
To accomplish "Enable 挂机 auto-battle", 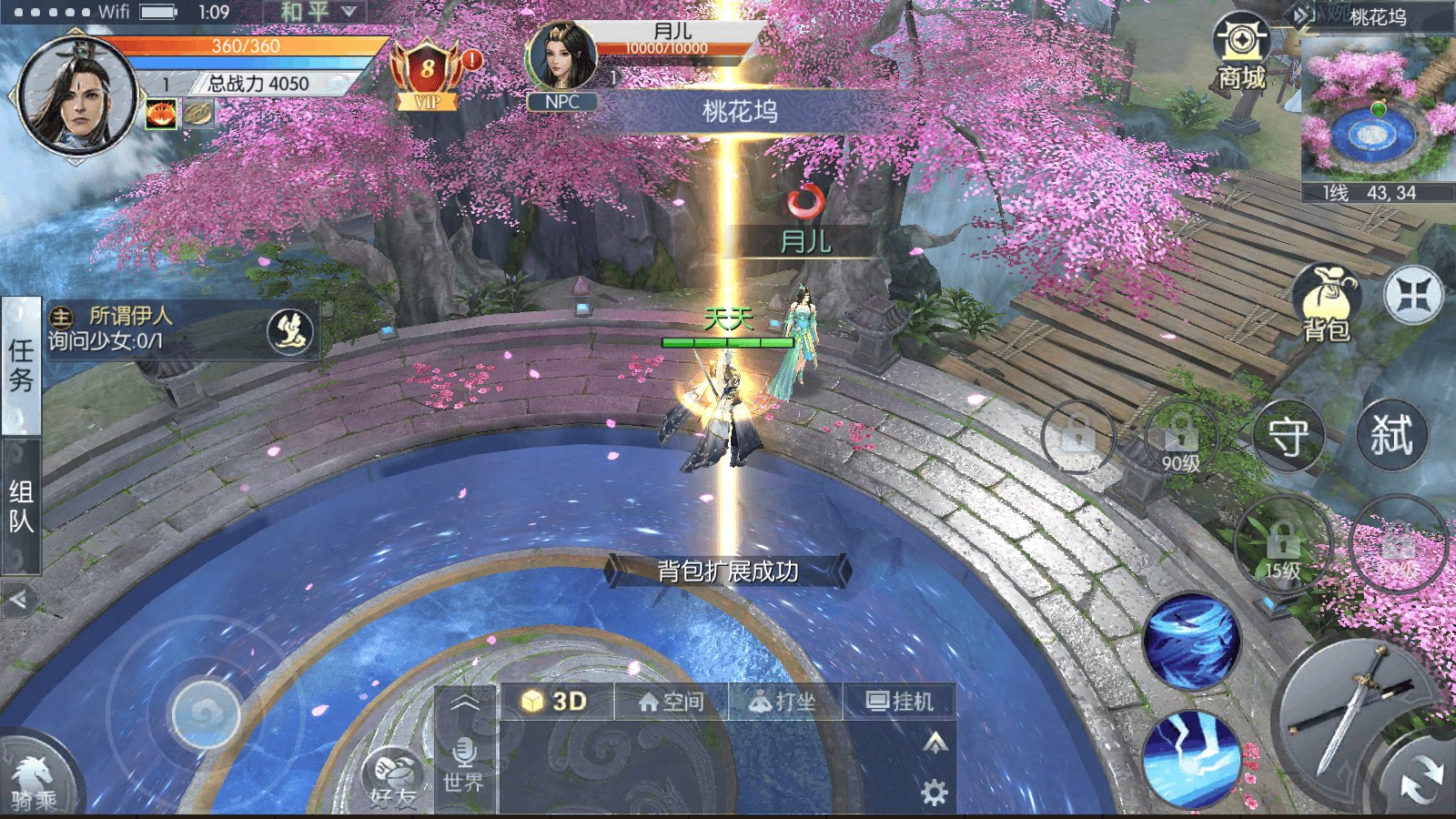I will (x=899, y=702).
